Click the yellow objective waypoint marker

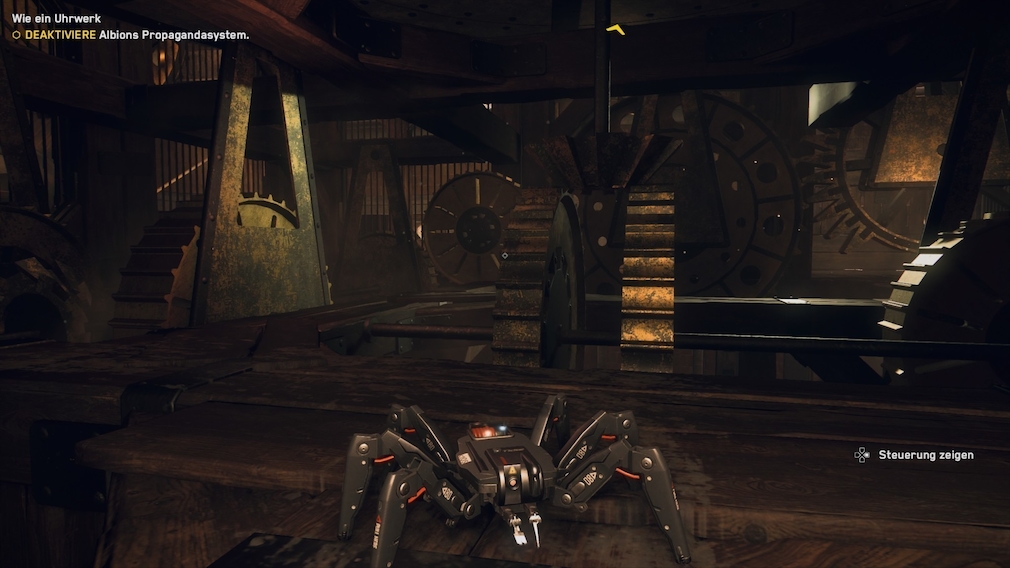(x=616, y=29)
